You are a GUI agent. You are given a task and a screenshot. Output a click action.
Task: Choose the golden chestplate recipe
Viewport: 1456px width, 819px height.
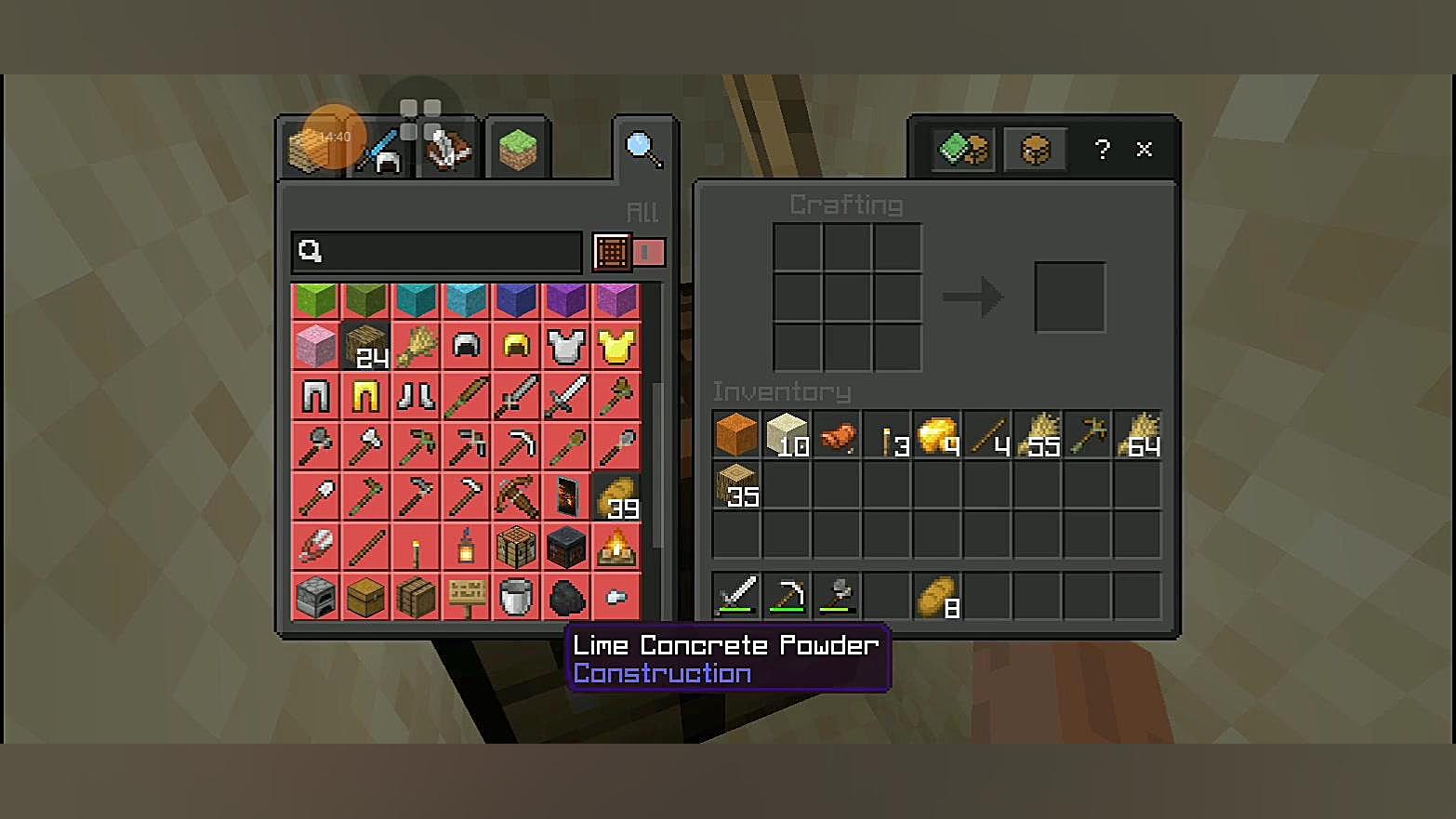tap(616, 347)
